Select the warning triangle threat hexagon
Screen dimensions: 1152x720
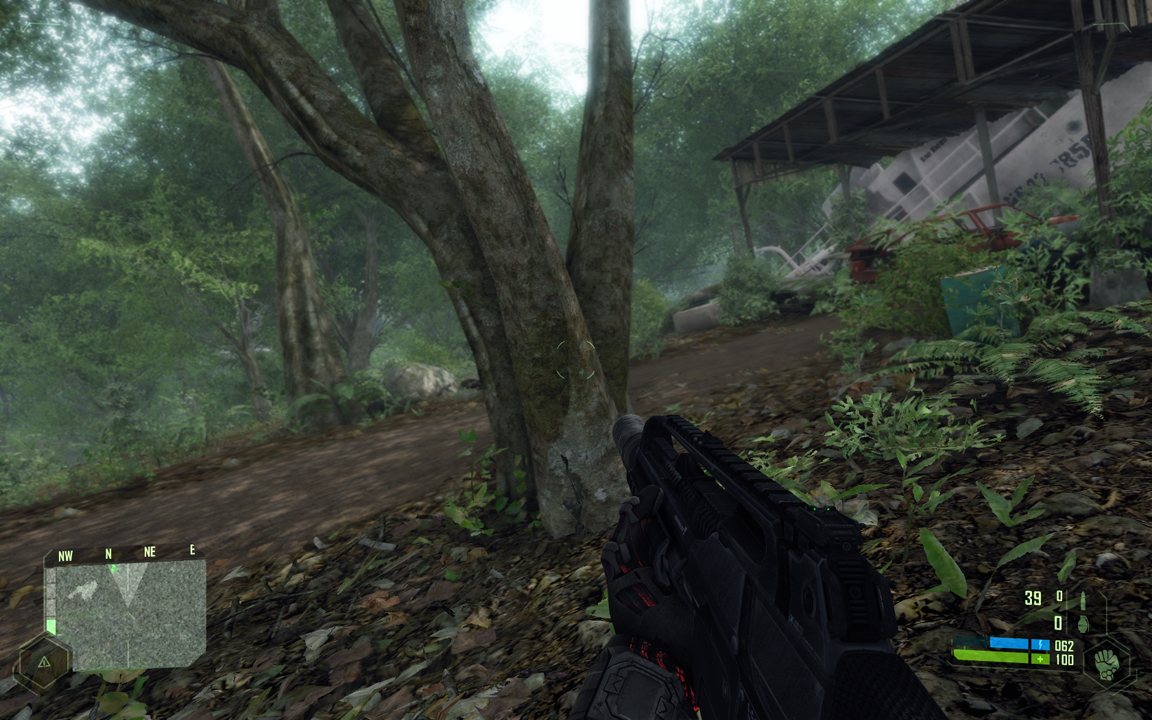[x=43, y=663]
